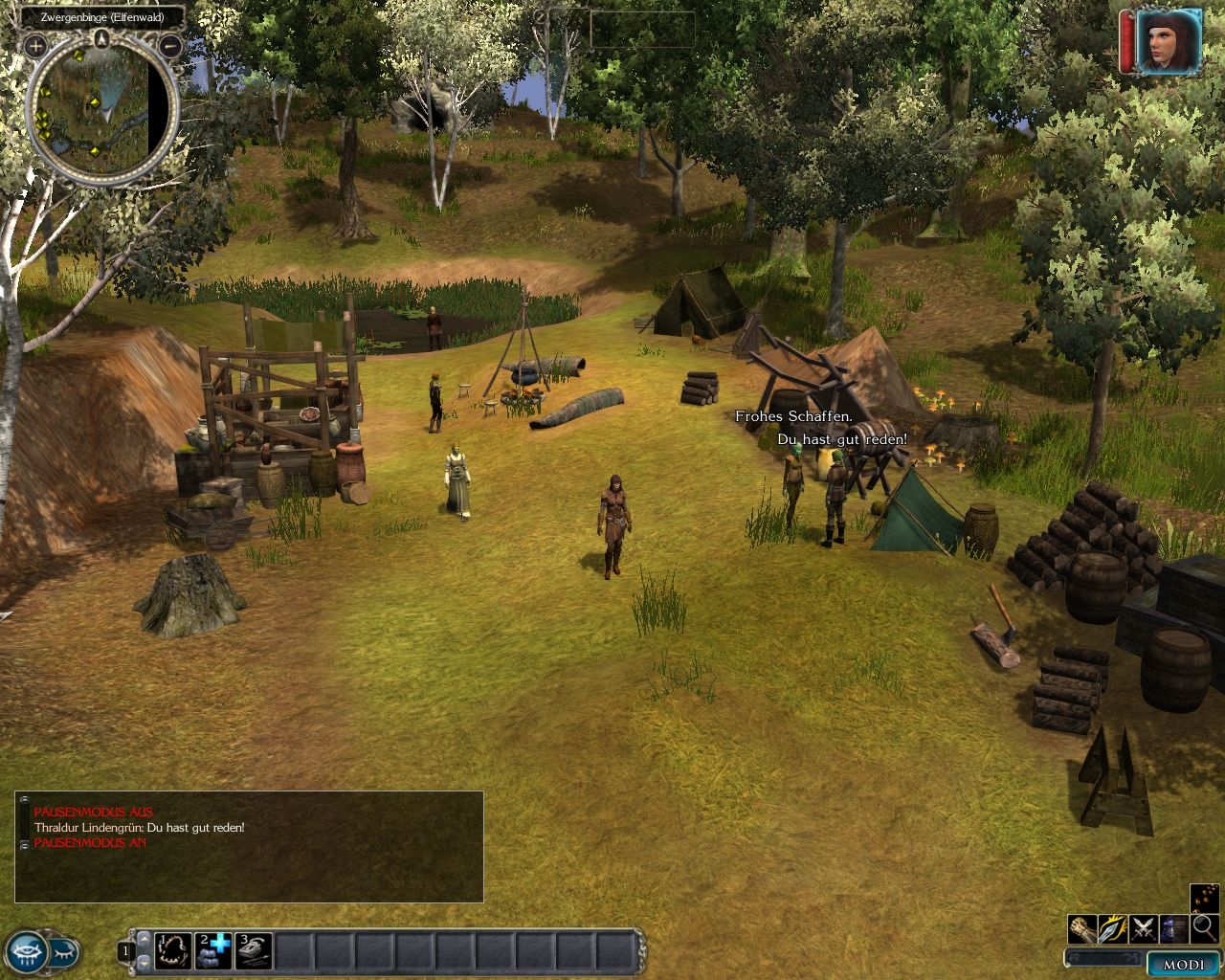
Task: Click the minimap north arrow button
Action: 102,38
